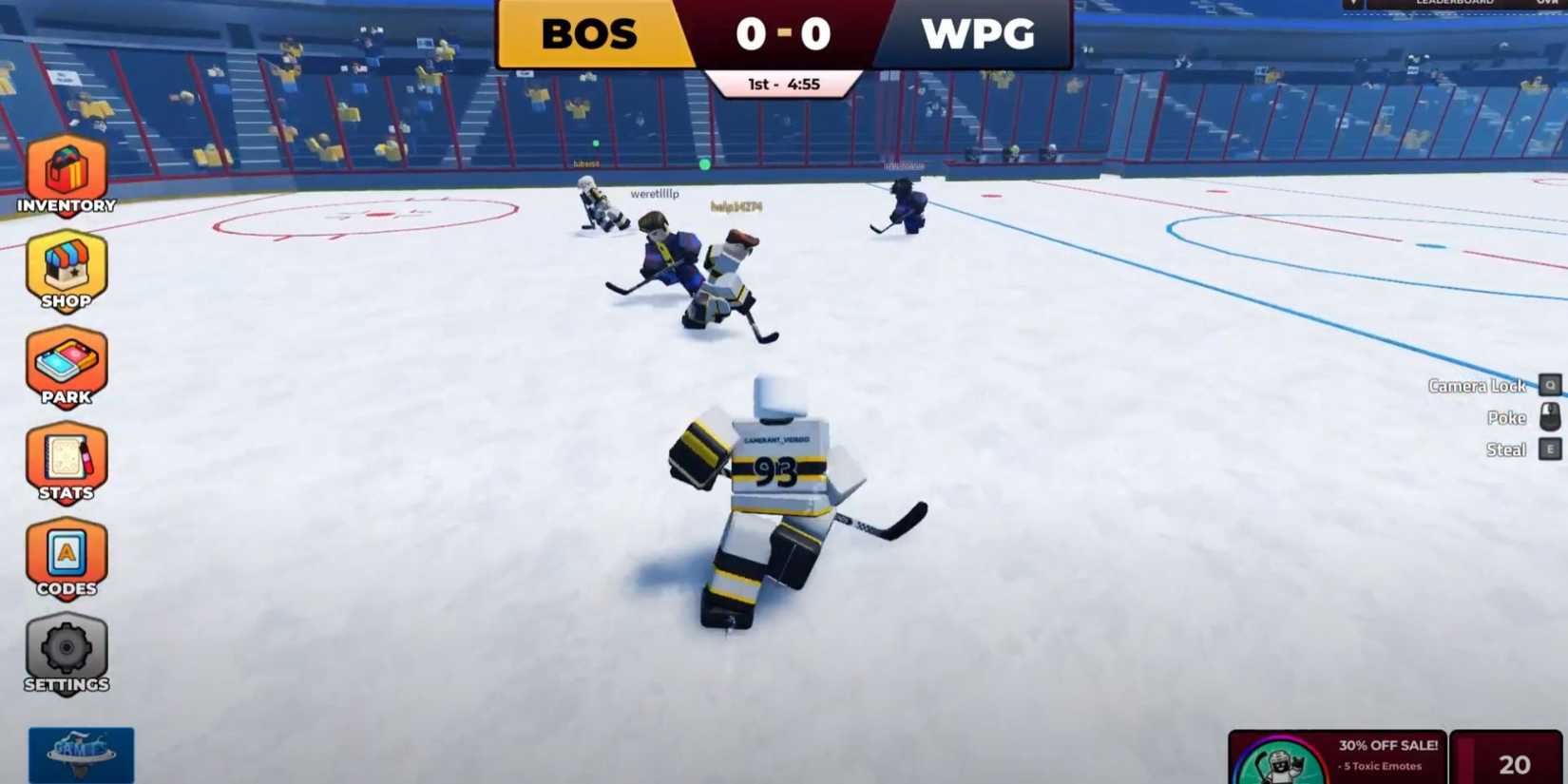
Task: Collapse the Leaderboard panel
Action: [x=1455, y=3]
